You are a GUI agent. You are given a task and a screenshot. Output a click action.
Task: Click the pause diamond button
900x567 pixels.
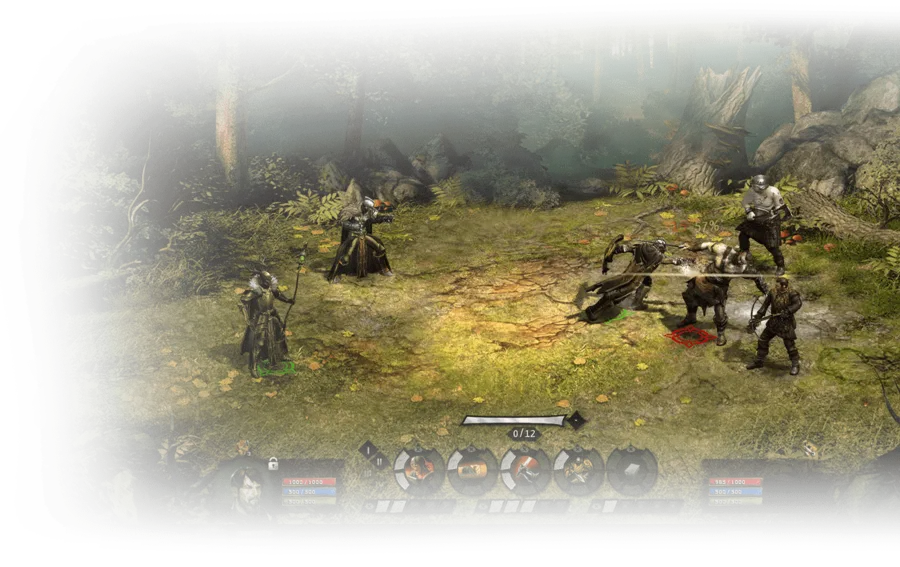(x=379, y=461)
